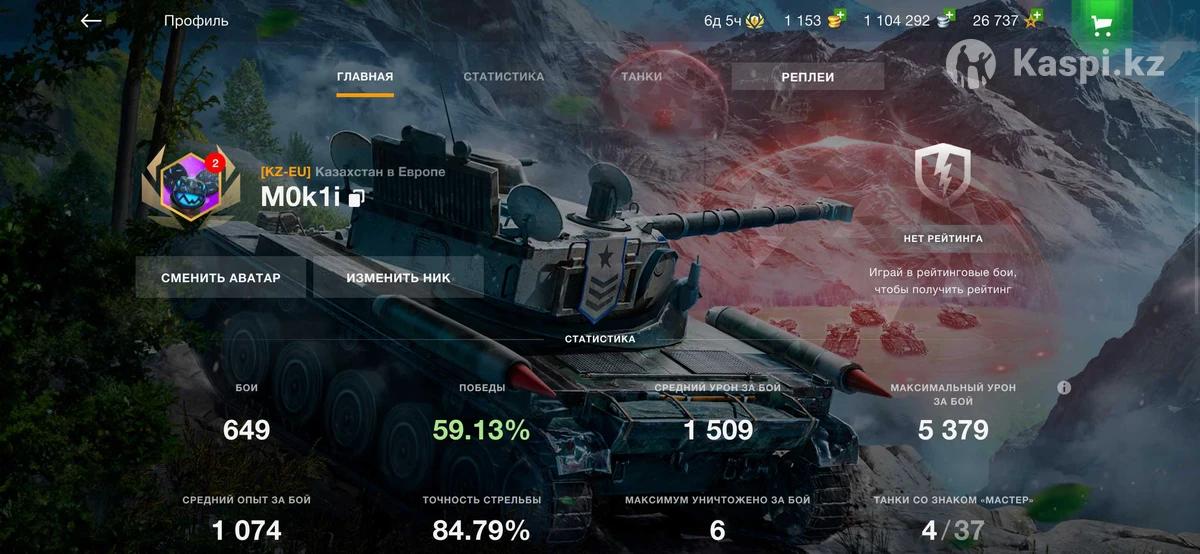Choose the Изменить ник button

pyautogui.click(x=398, y=278)
